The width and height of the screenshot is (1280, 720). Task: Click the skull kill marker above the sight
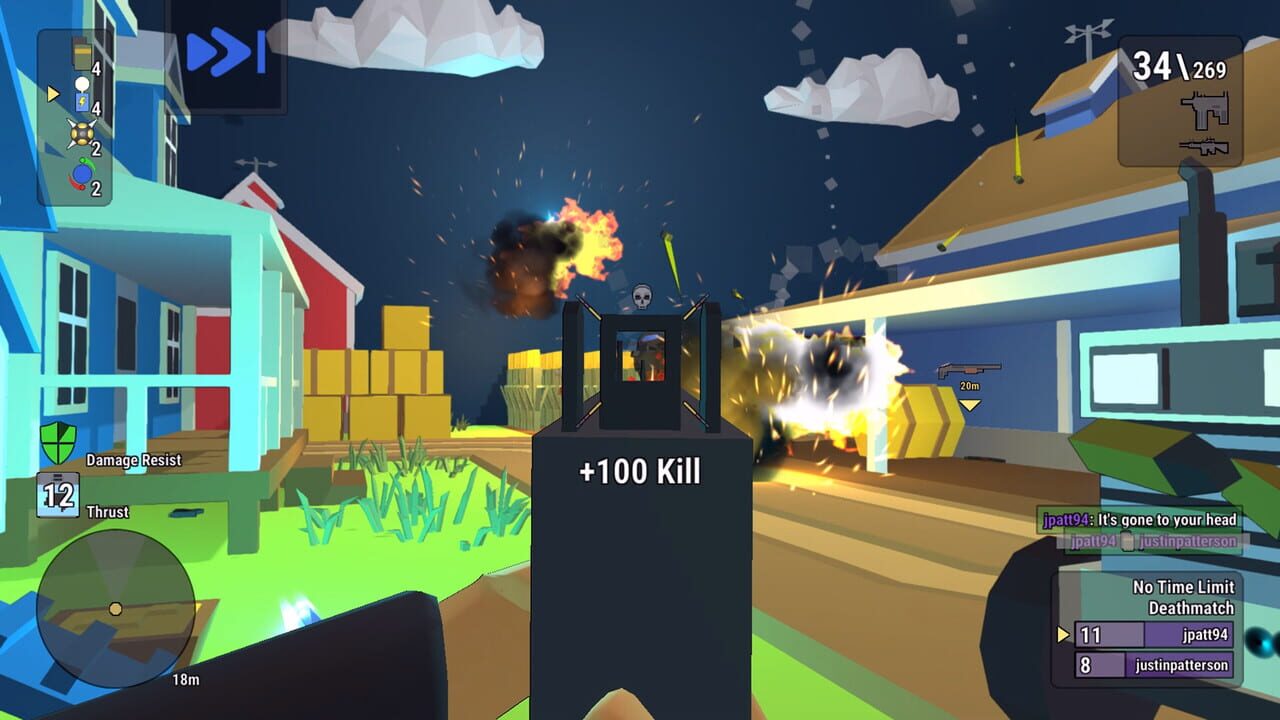tap(640, 295)
